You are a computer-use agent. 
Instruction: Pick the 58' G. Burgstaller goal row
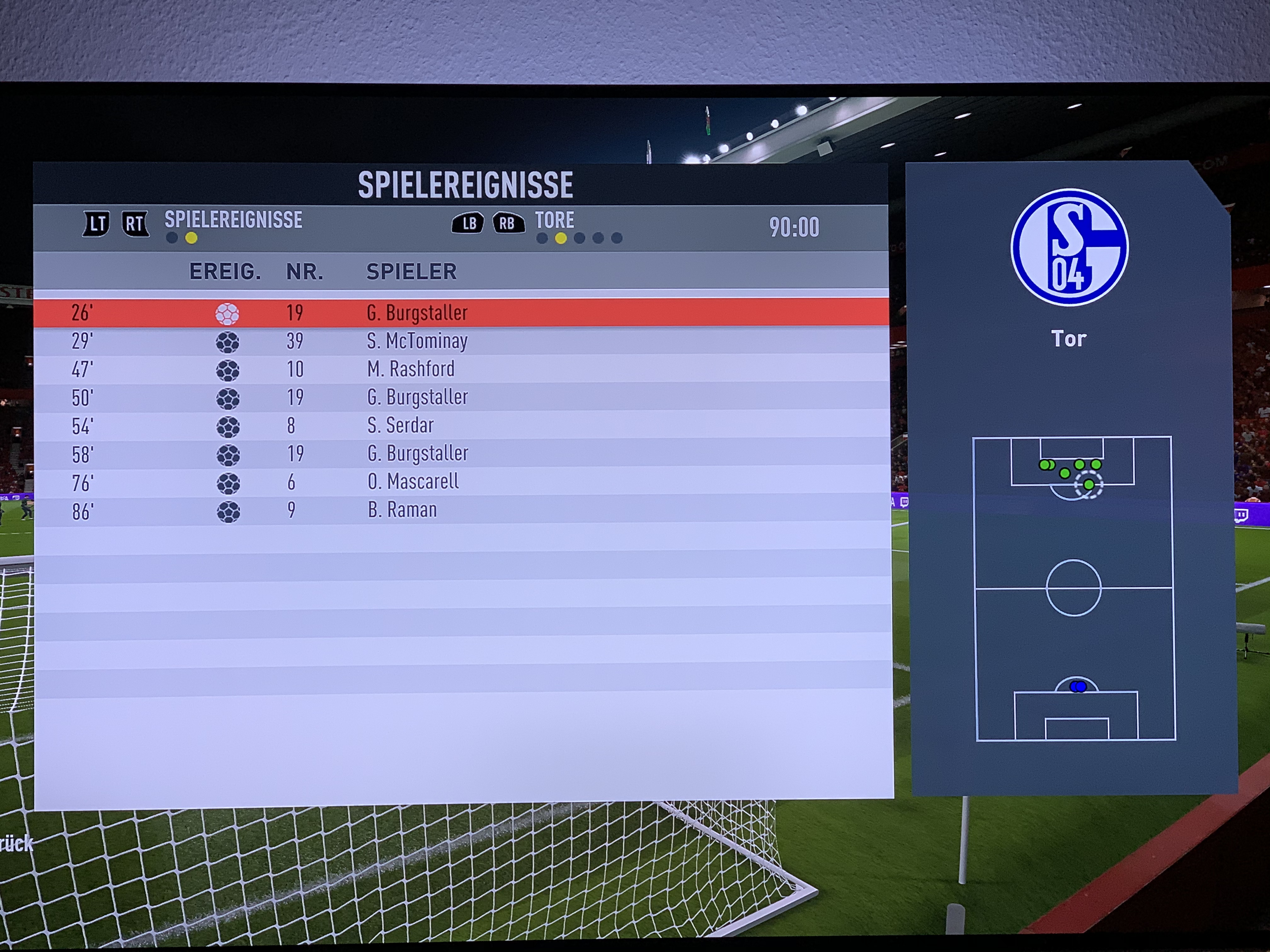tap(417, 453)
